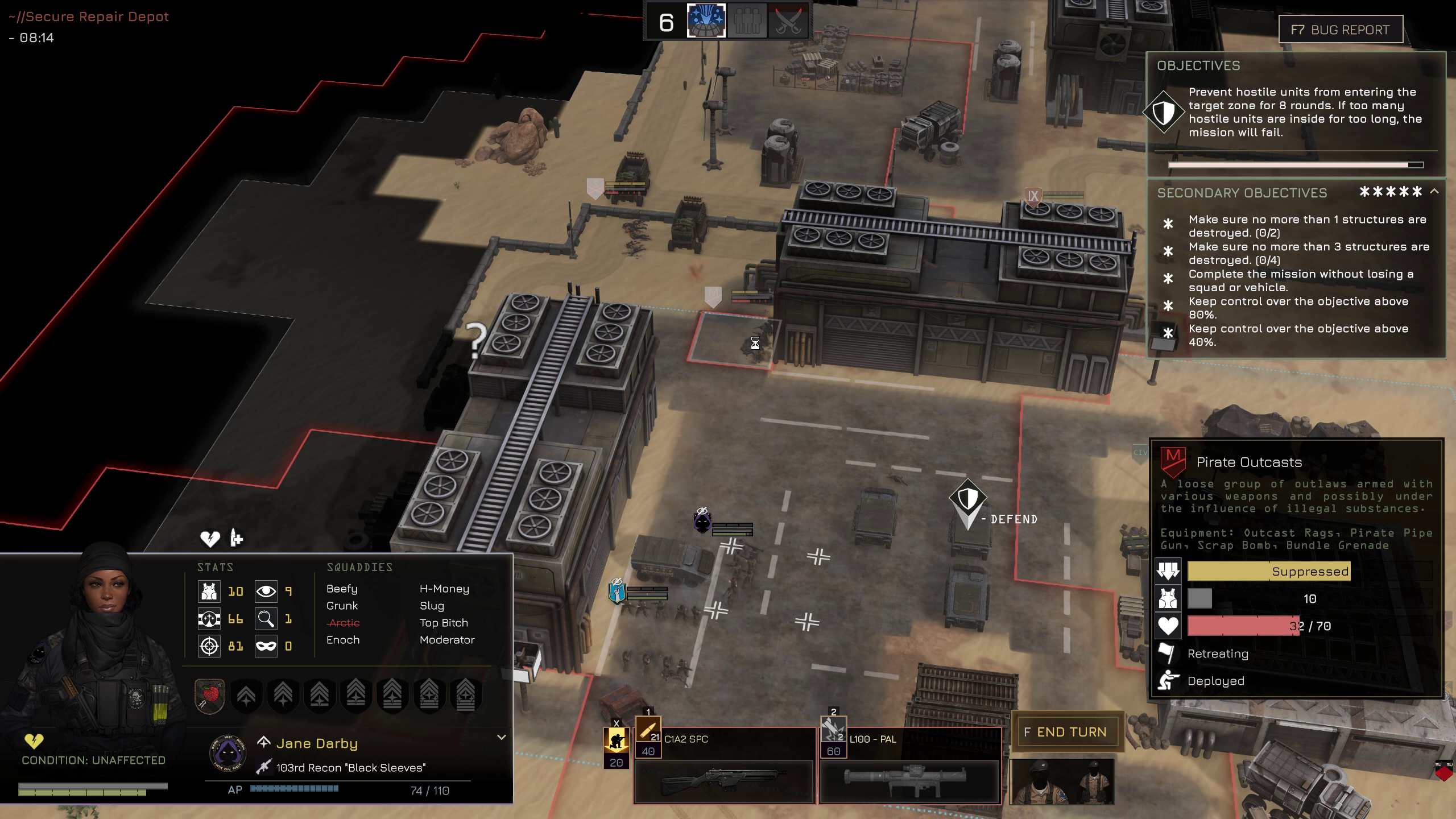The width and height of the screenshot is (1456, 819).
Task: Select the blue shield squad unit marker
Action: [x=617, y=591]
